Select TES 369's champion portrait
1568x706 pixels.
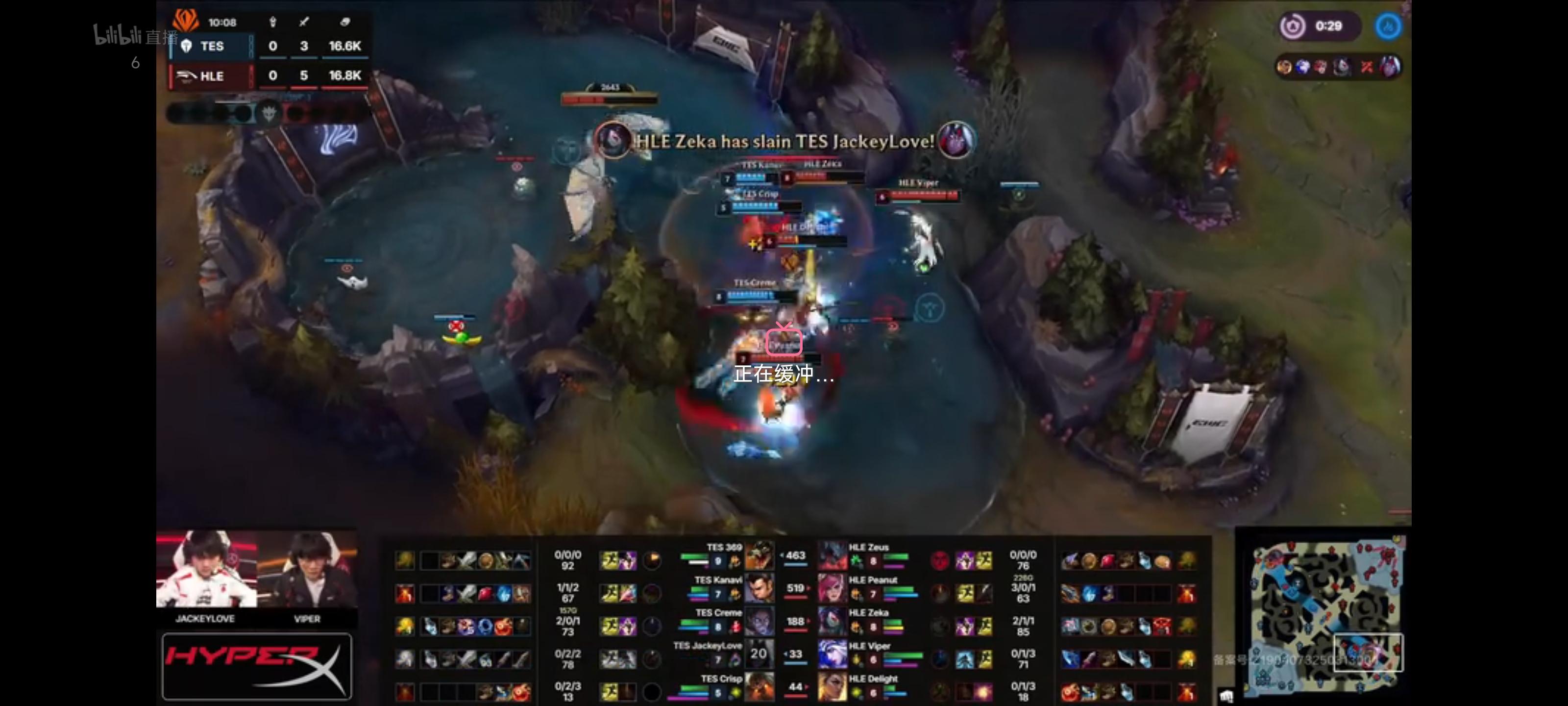[x=759, y=556]
